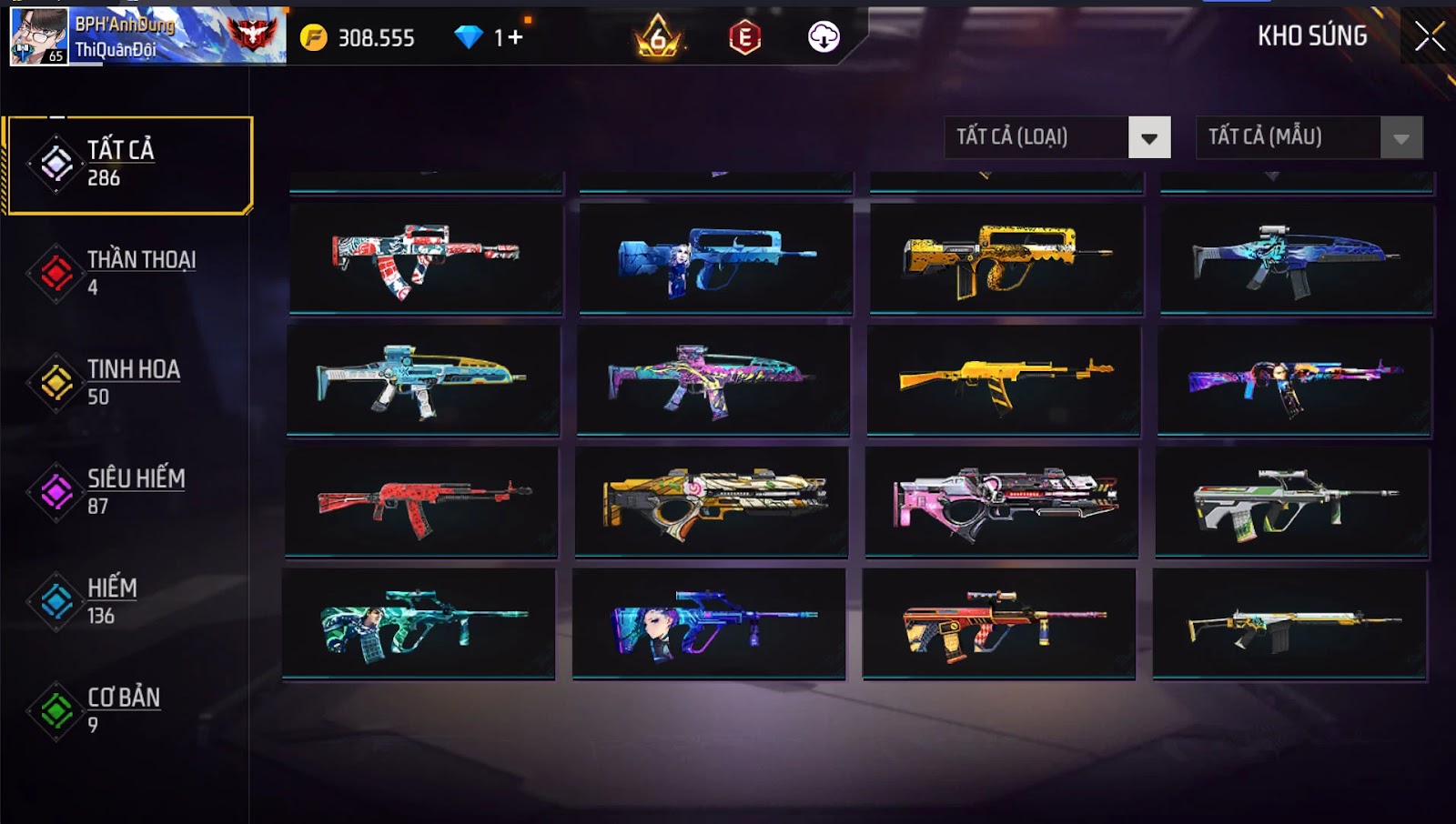This screenshot has height=824, width=1456.
Task: Close the Kho Súng weapon vault
Action: pyautogui.click(x=1429, y=36)
